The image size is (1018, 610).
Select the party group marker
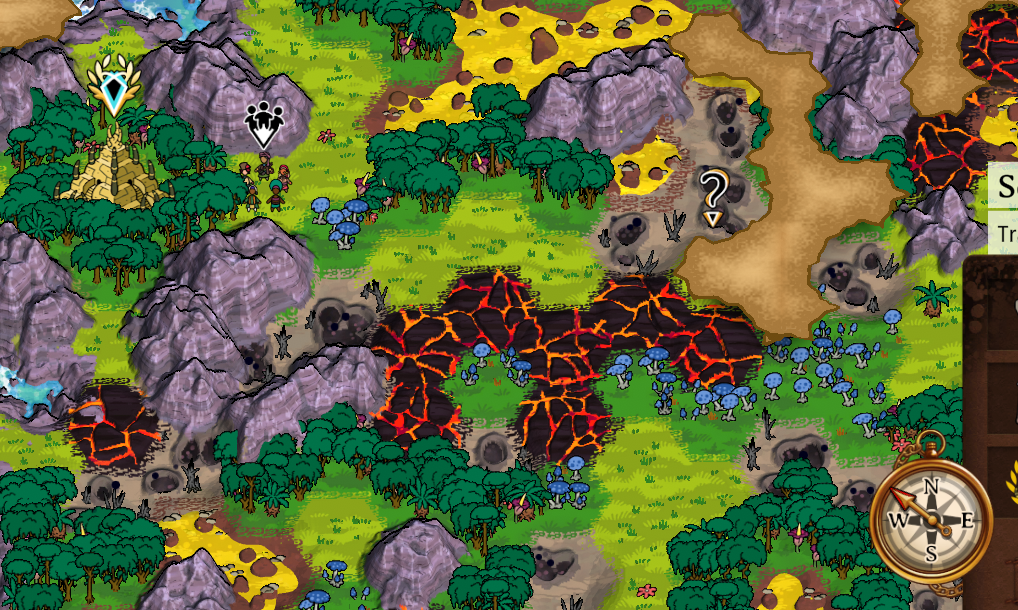click(264, 124)
